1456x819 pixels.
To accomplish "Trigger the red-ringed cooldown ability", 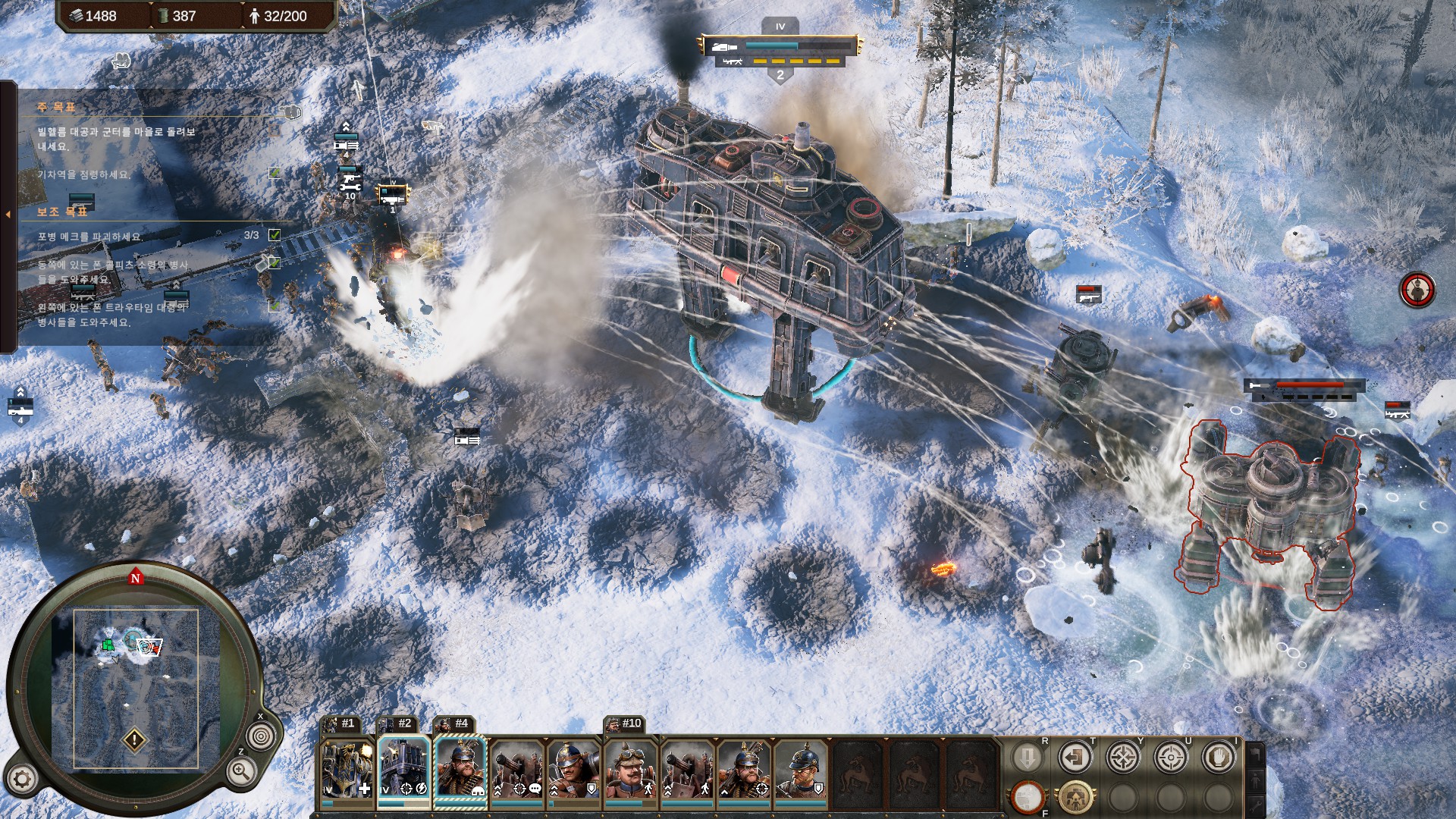I will click(1027, 797).
